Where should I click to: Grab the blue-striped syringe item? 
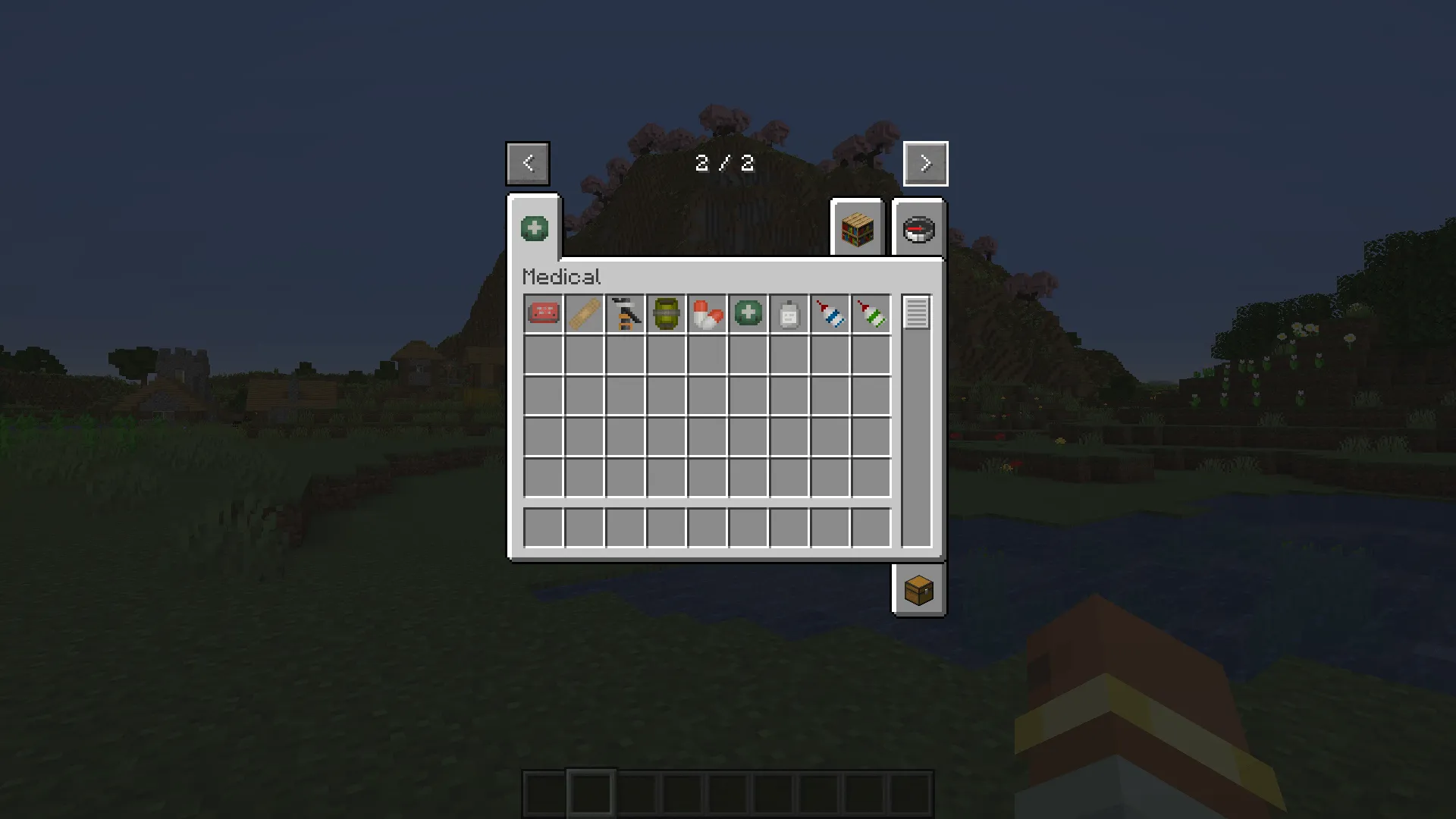[x=830, y=313]
